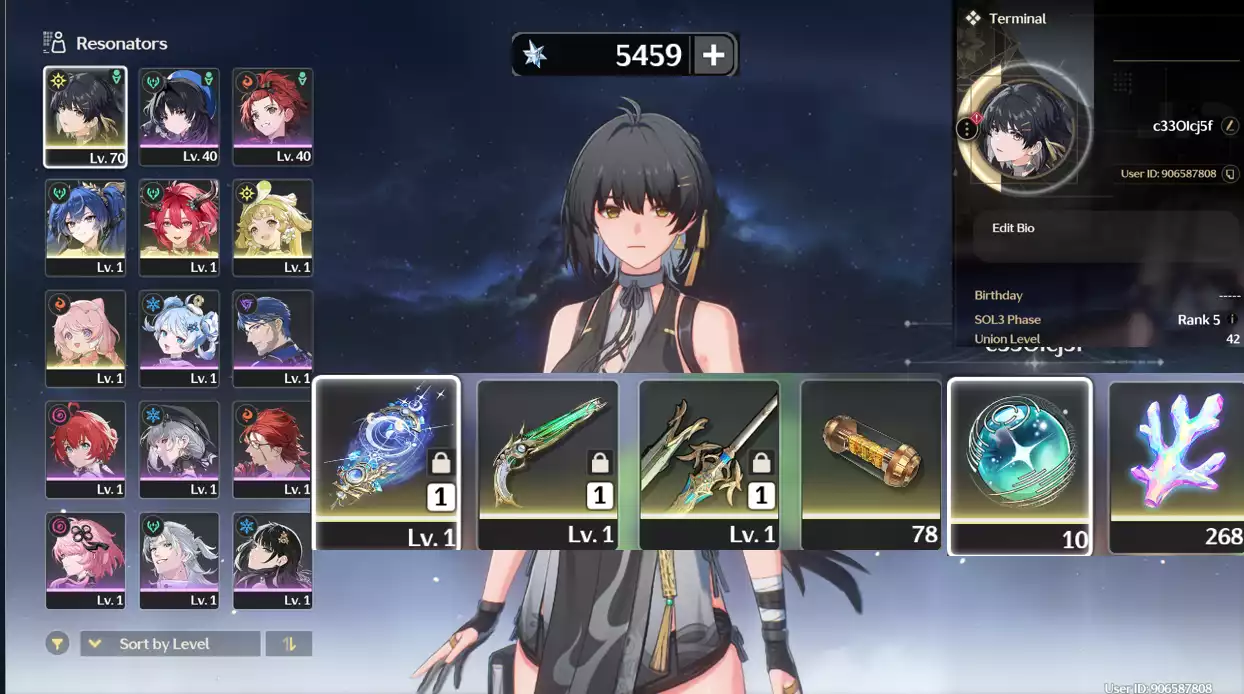This screenshot has width=1244, height=694.
Task: Open the Edit Bio field
Action: pyautogui.click(x=1013, y=228)
